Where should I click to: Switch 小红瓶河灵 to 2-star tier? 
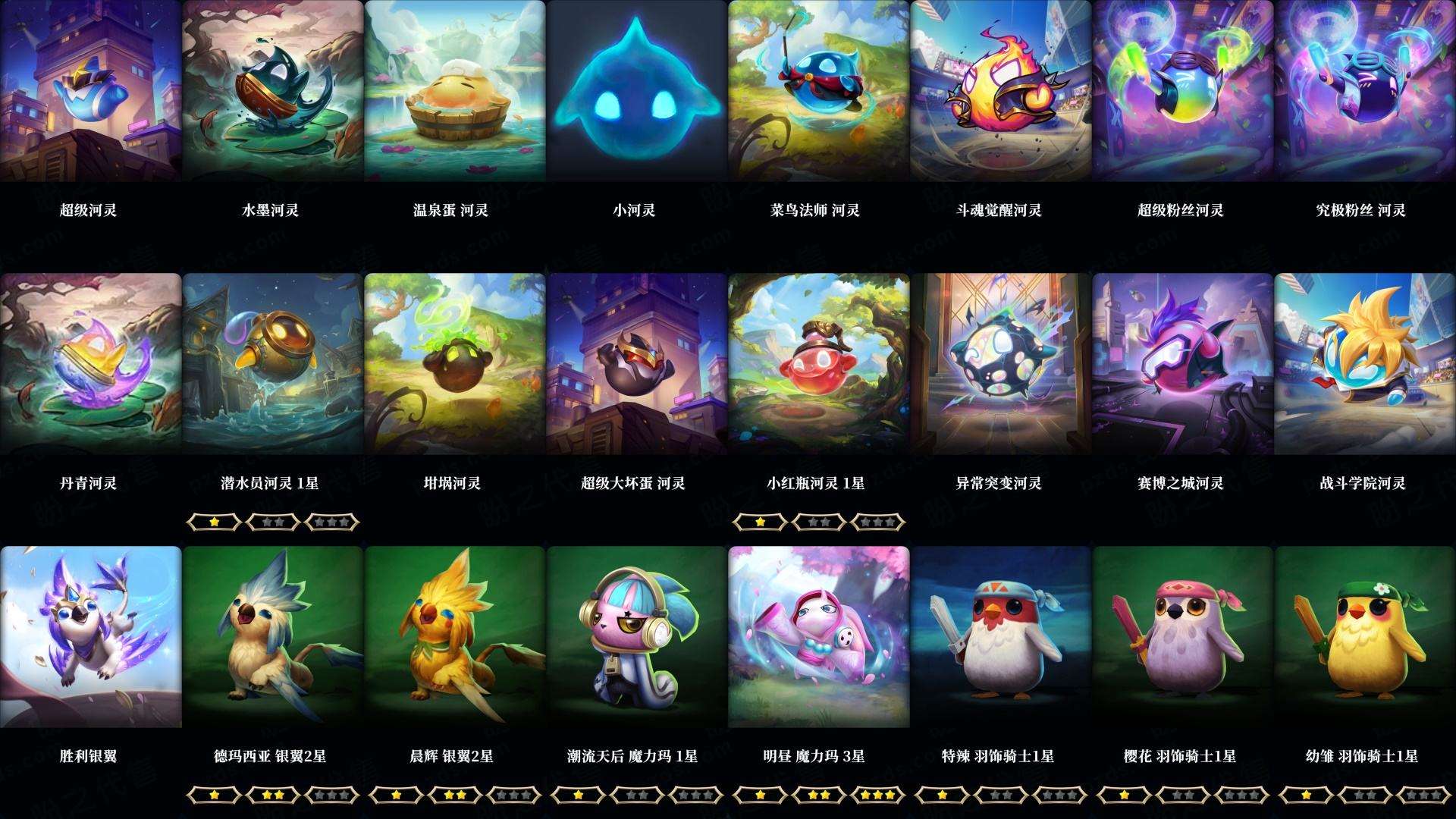point(817,522)
